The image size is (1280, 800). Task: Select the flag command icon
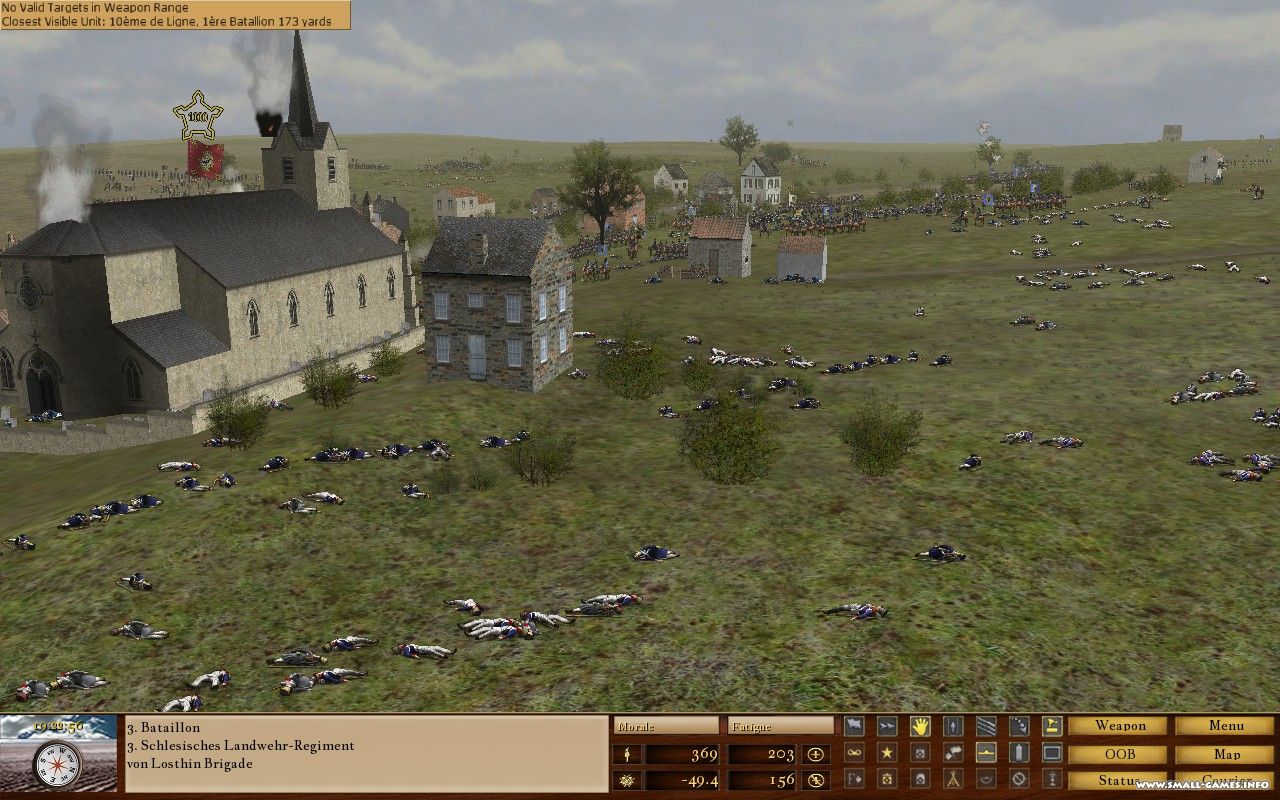click(x=854, y=726)
